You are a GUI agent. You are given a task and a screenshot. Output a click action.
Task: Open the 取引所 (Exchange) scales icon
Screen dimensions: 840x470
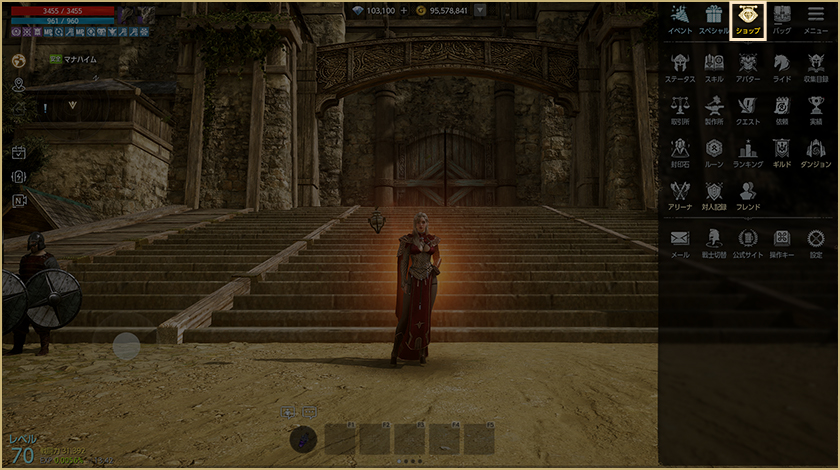[680, 109]
